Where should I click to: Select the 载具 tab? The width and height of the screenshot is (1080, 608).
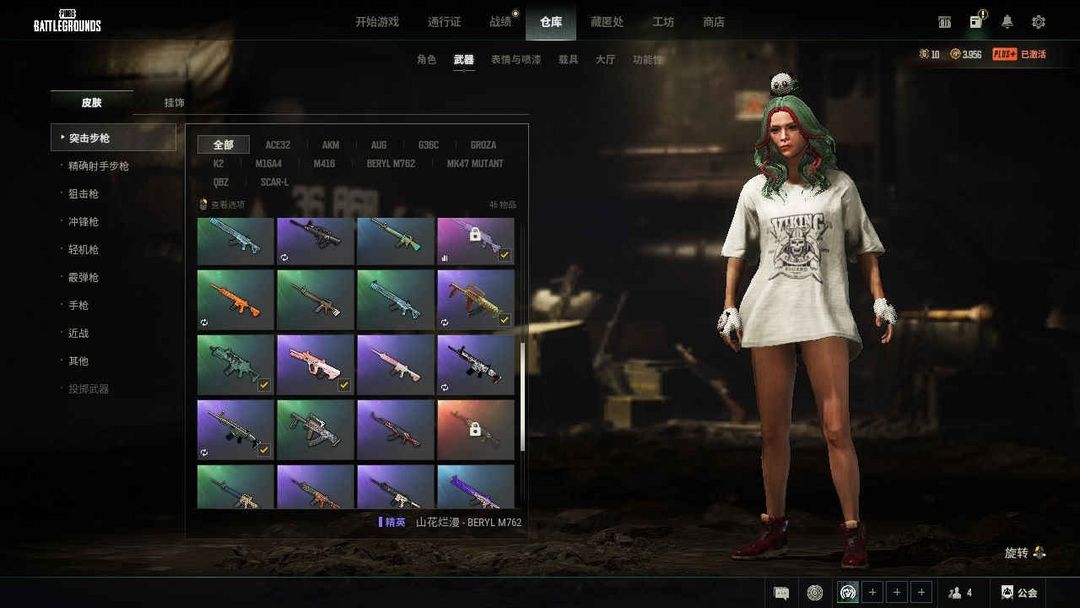[568, 60]
